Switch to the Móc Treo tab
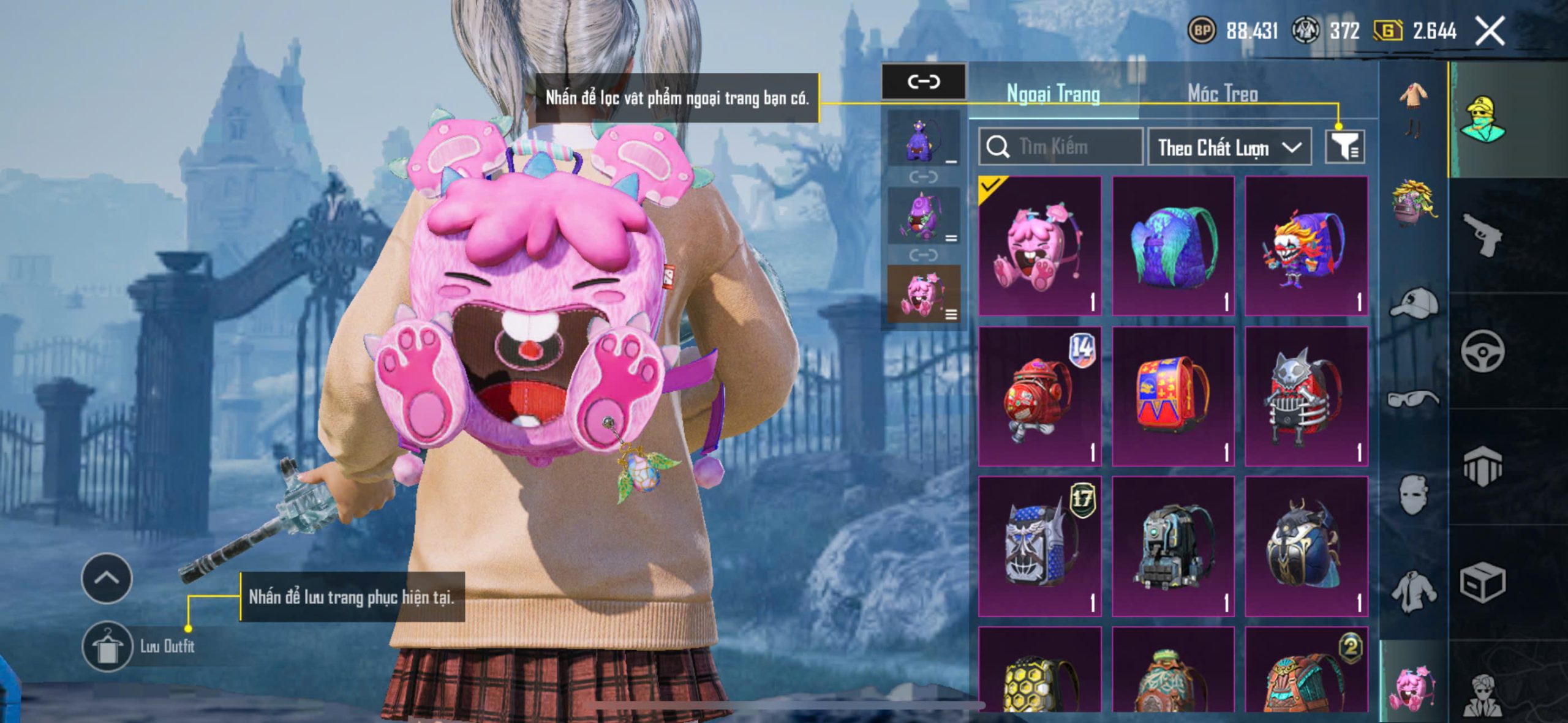 pyautogui.click(x=1223, y=94)
